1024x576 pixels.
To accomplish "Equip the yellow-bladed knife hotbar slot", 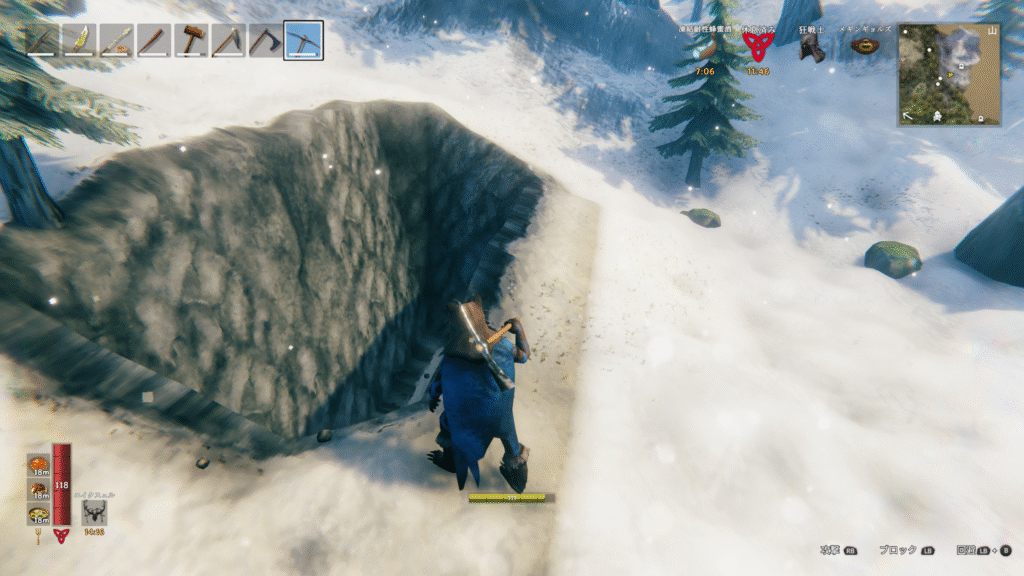I will 79,41.
